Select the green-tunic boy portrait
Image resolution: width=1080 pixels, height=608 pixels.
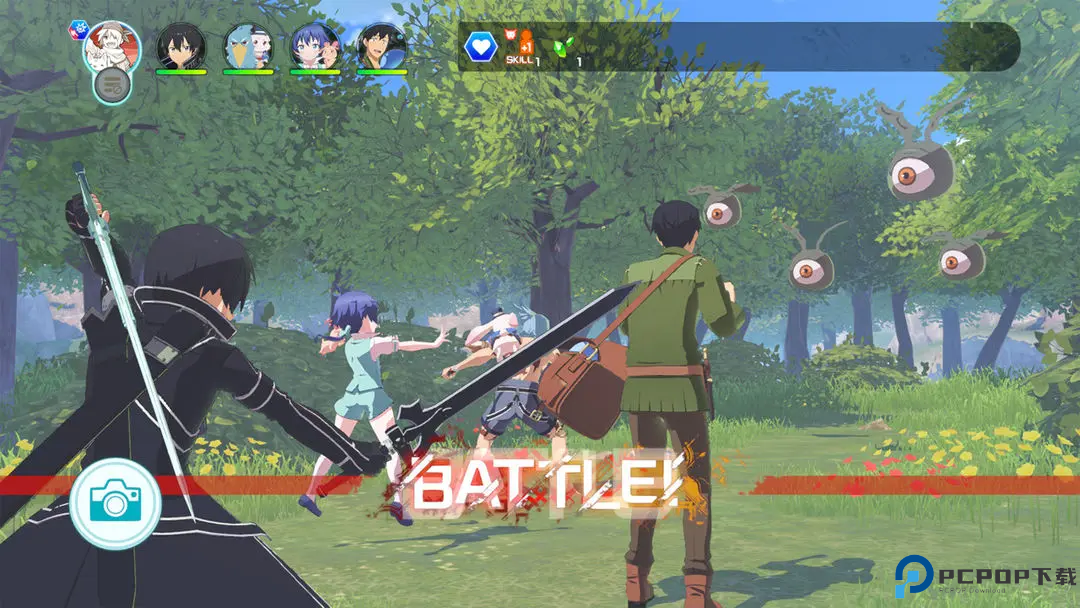[x=382, y=45]
